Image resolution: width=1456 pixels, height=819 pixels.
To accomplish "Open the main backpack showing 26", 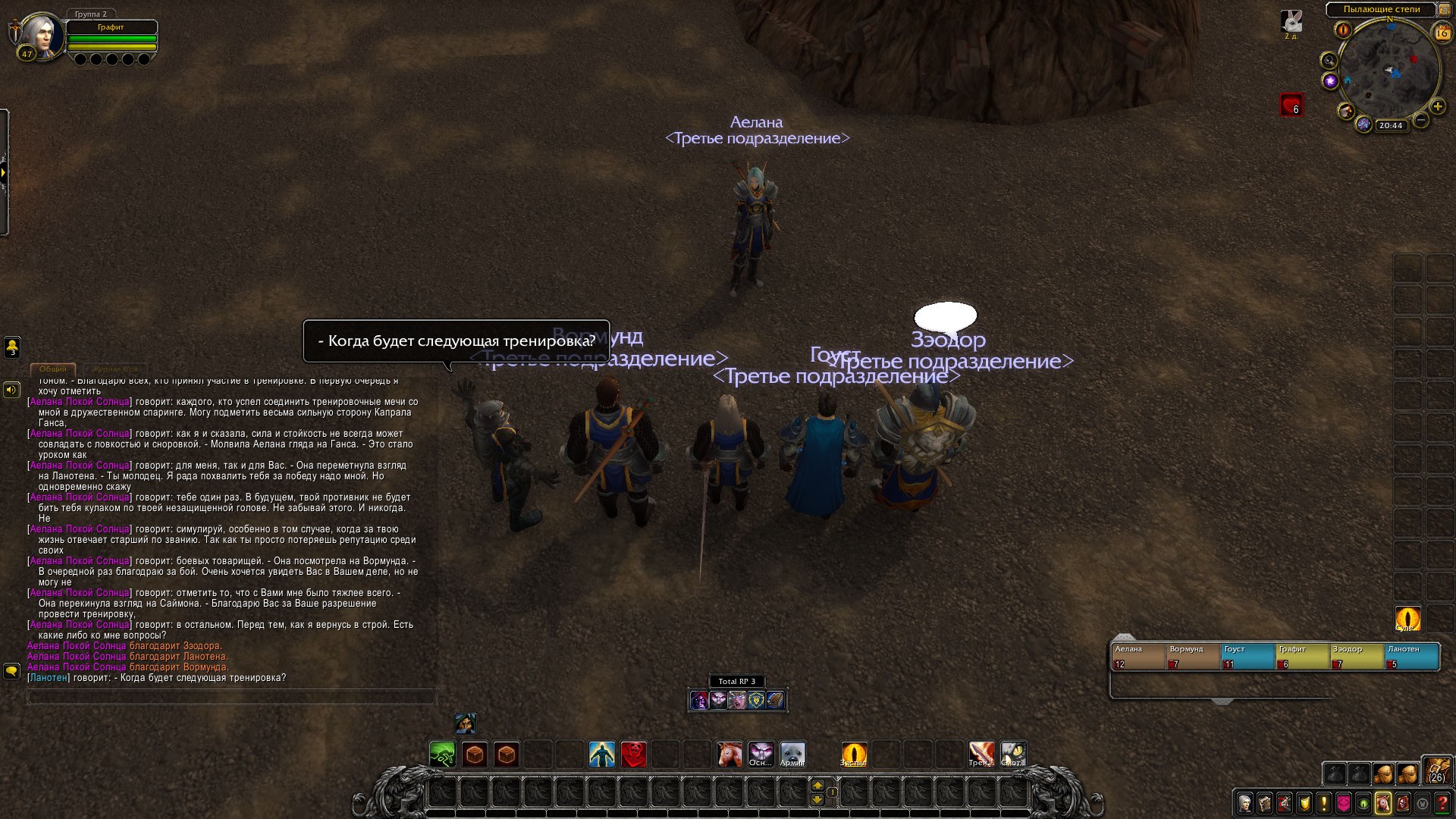I will click(1436, 770).
